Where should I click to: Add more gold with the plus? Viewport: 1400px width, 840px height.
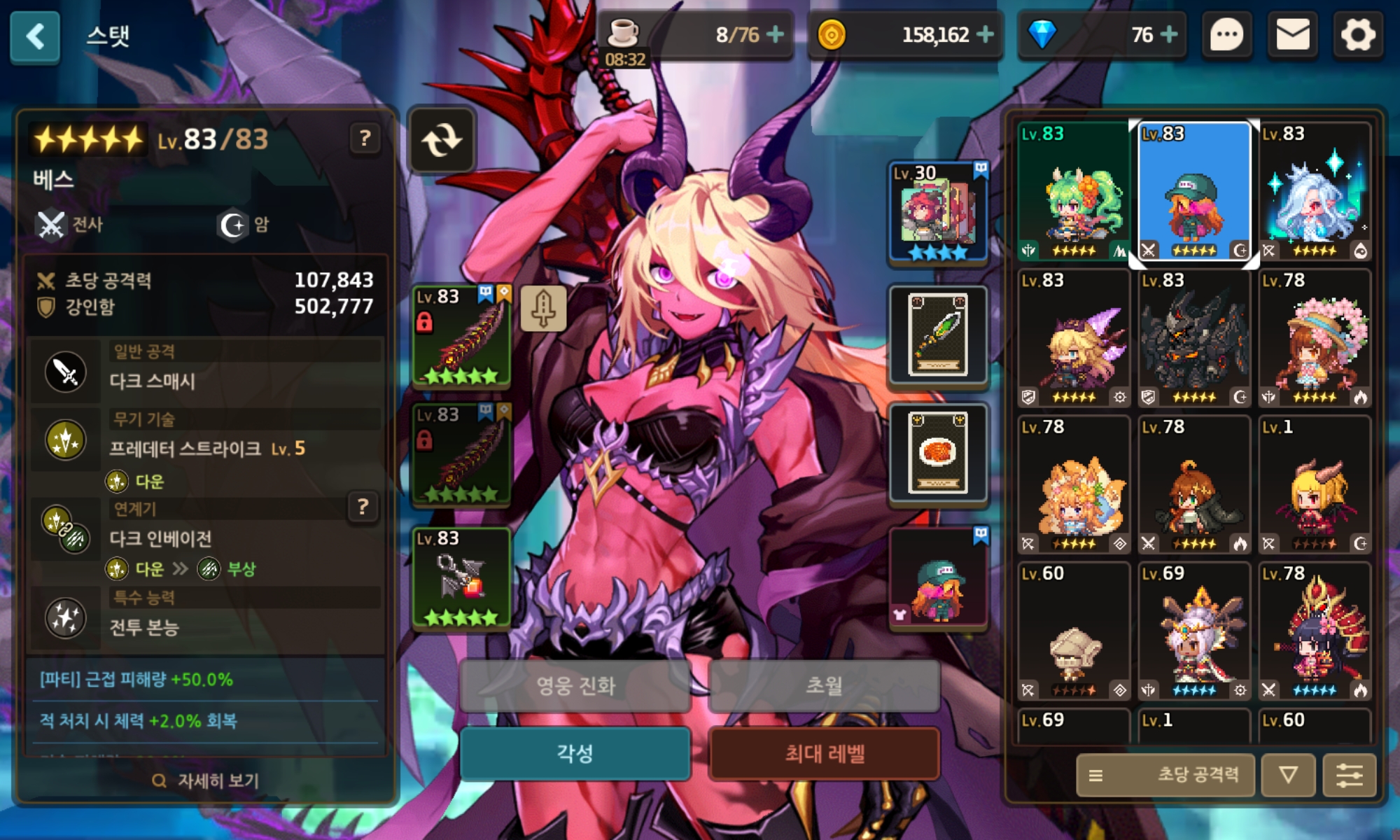coord(985,34)
